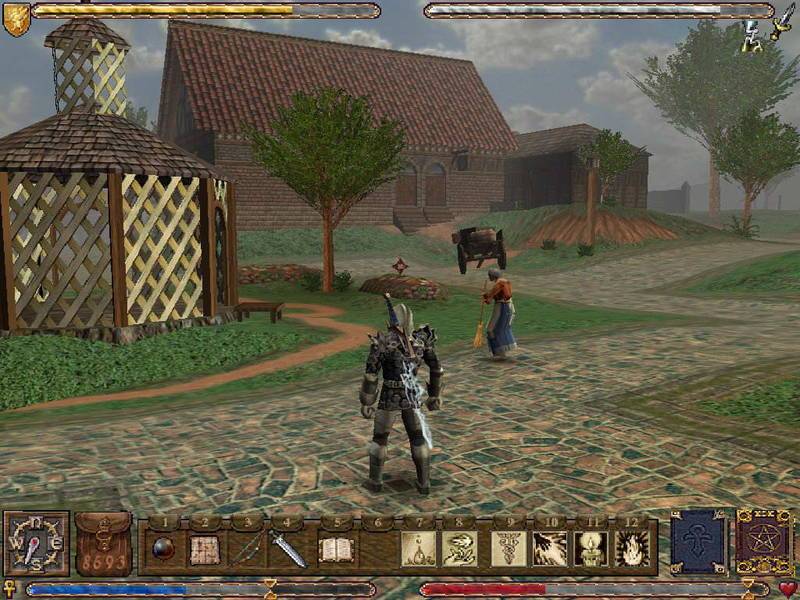Viewport: 800px width, 600px height.
Task: Click the small armored figure status icon
Action: [751, 36]
